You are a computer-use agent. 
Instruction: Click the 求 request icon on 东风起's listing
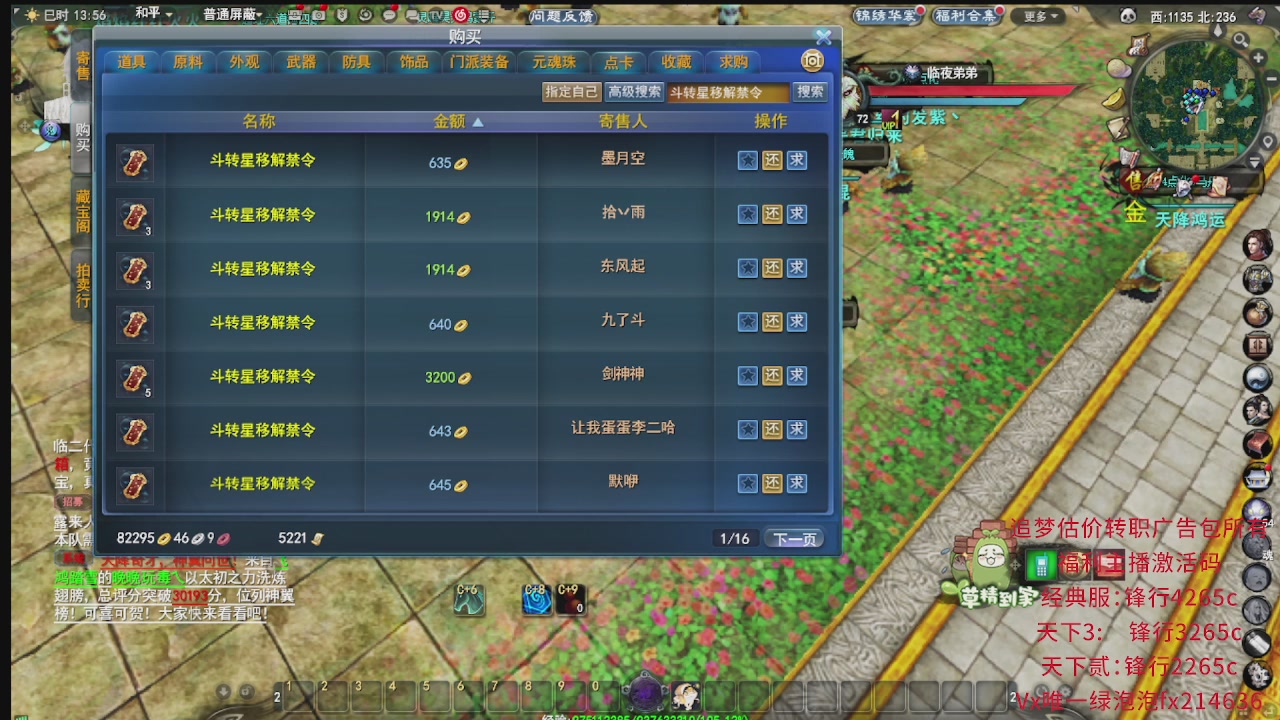[x=795, y=268]
